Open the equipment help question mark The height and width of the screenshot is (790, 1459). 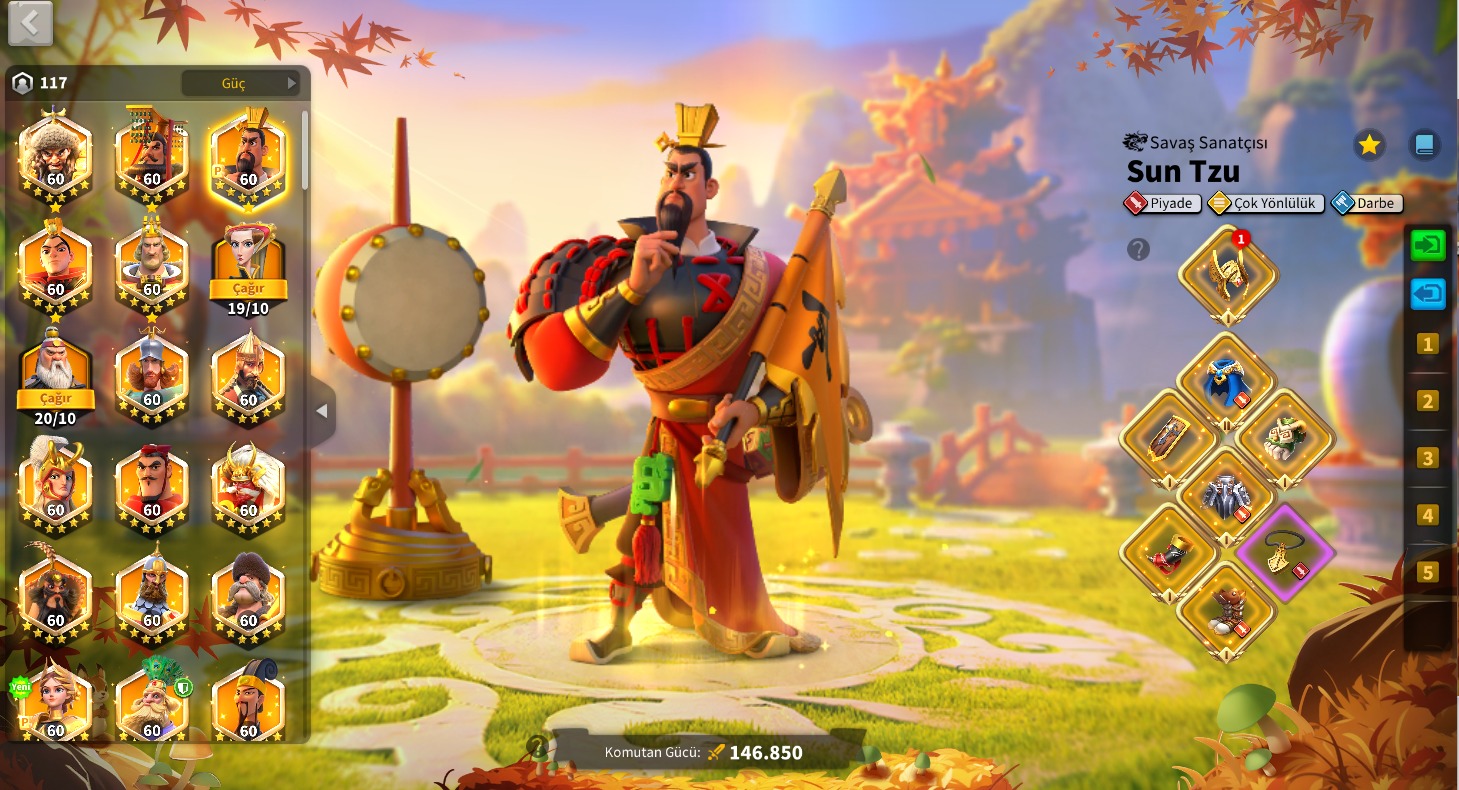(1138, 249)
